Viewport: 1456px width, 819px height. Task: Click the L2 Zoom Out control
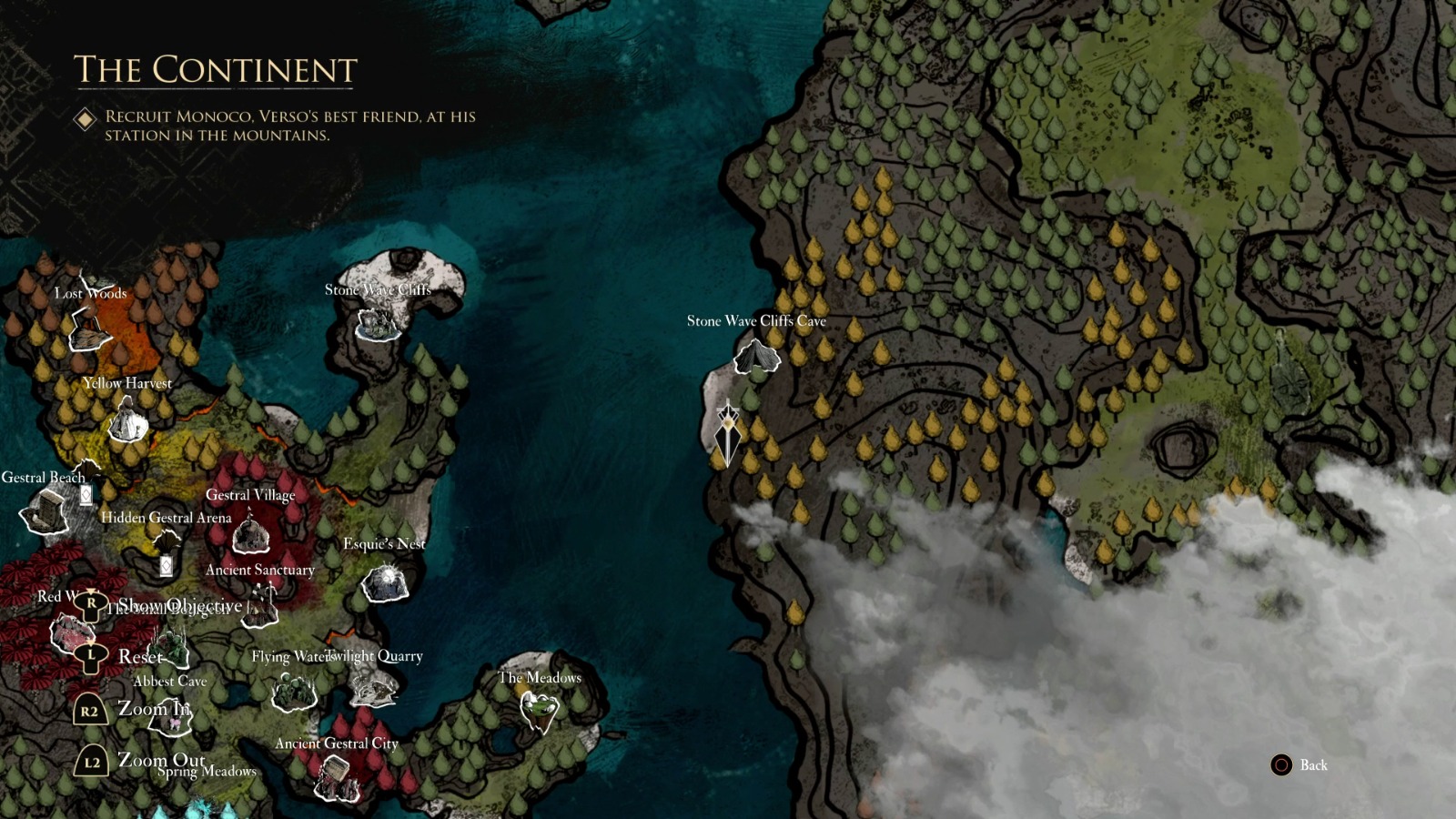pos(89,764)
